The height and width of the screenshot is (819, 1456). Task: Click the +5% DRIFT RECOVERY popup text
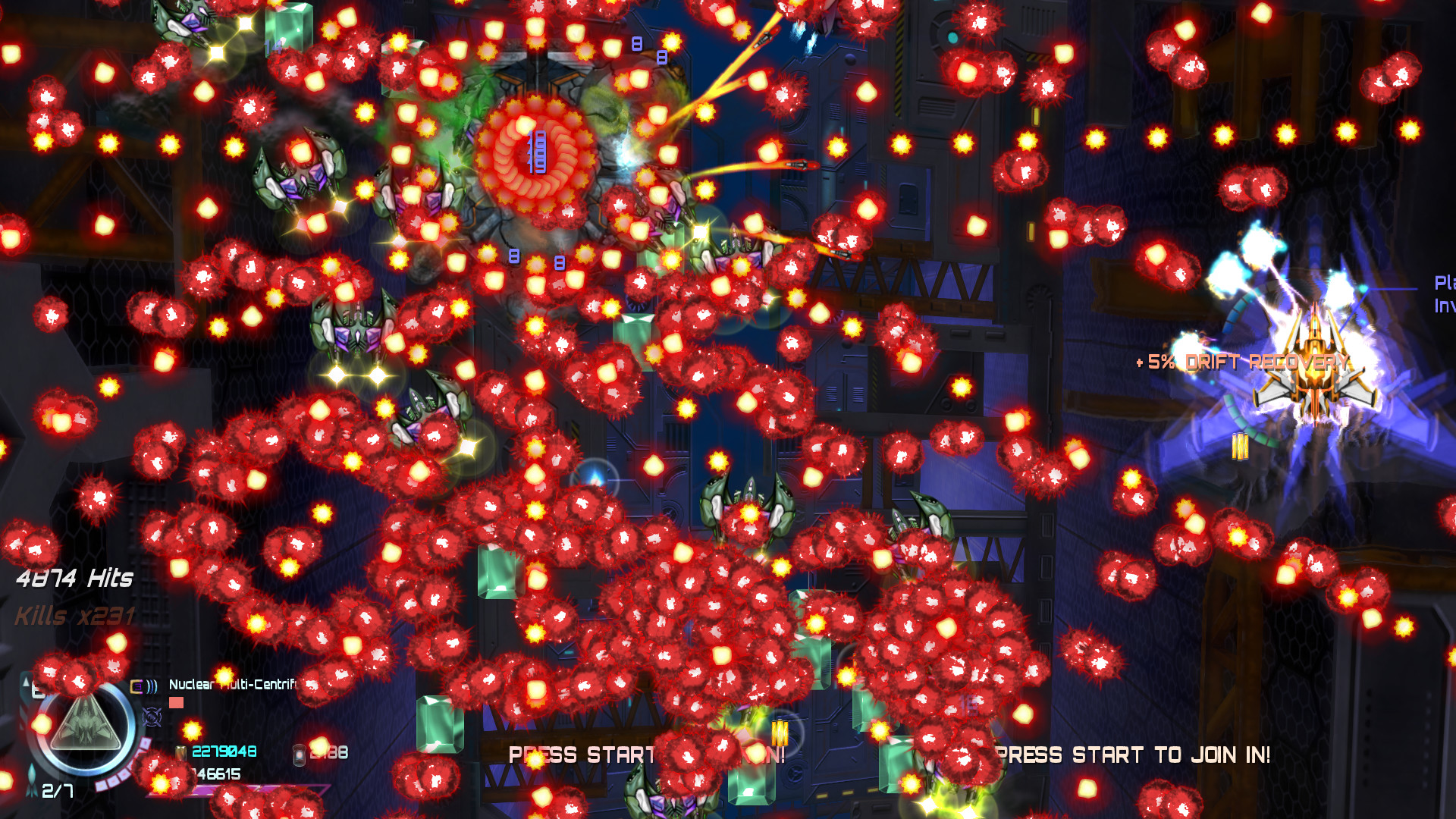coord(1241,362)
